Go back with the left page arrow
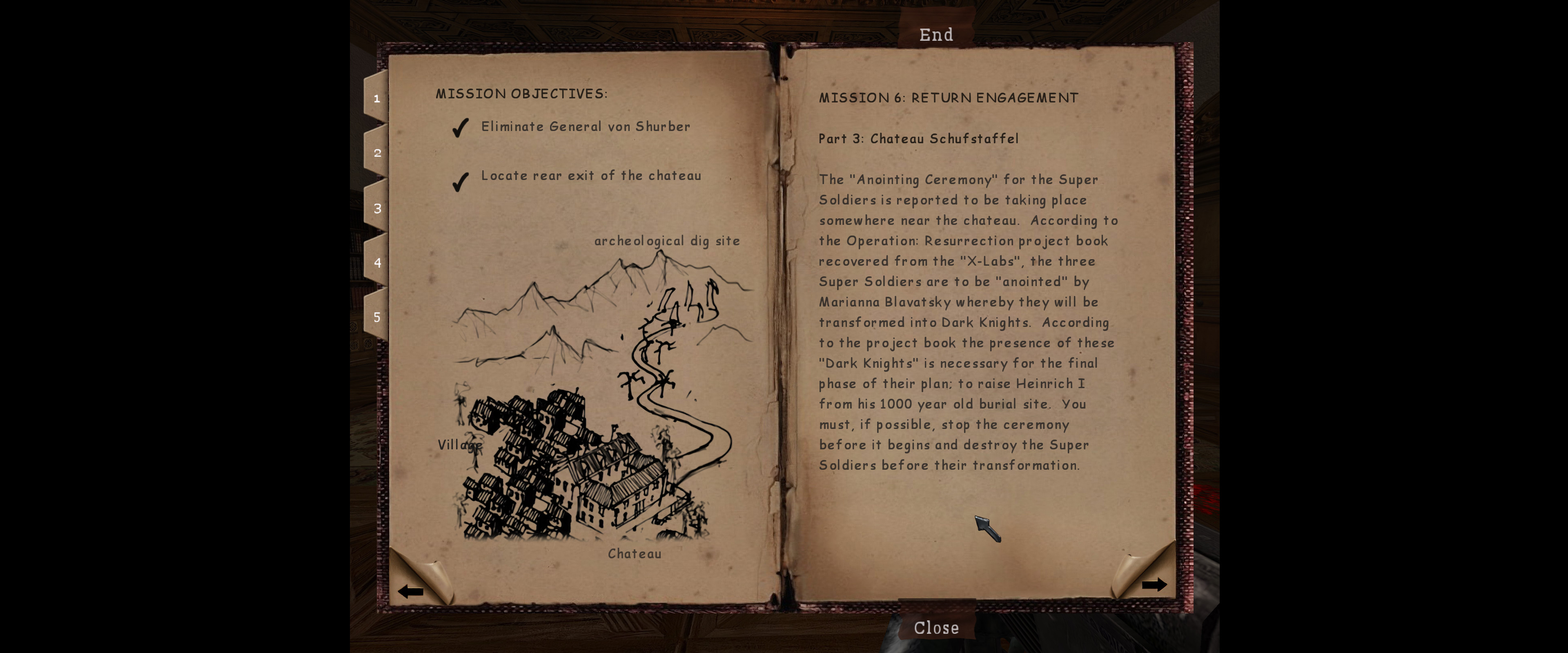Image resolution: width=1568 pixels, height=653 pixels. coord(411,591)
